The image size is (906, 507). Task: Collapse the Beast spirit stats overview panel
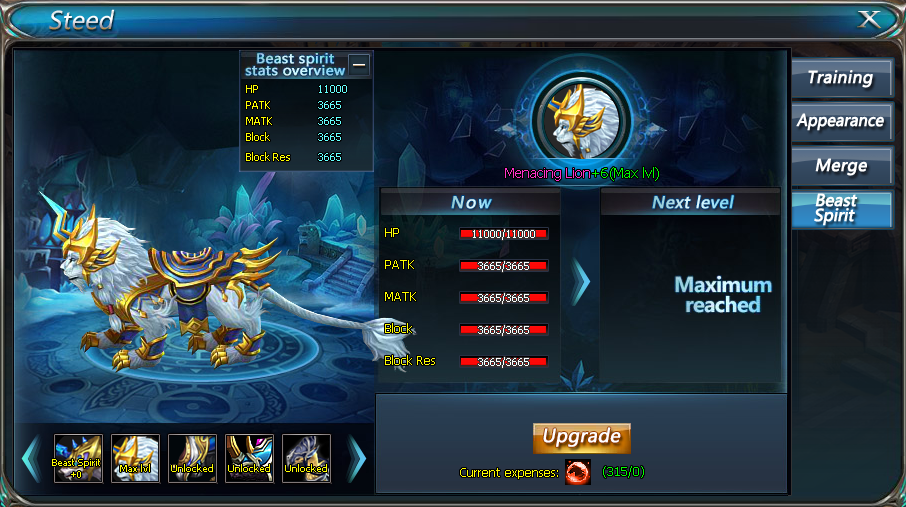[x=359, y=65]
